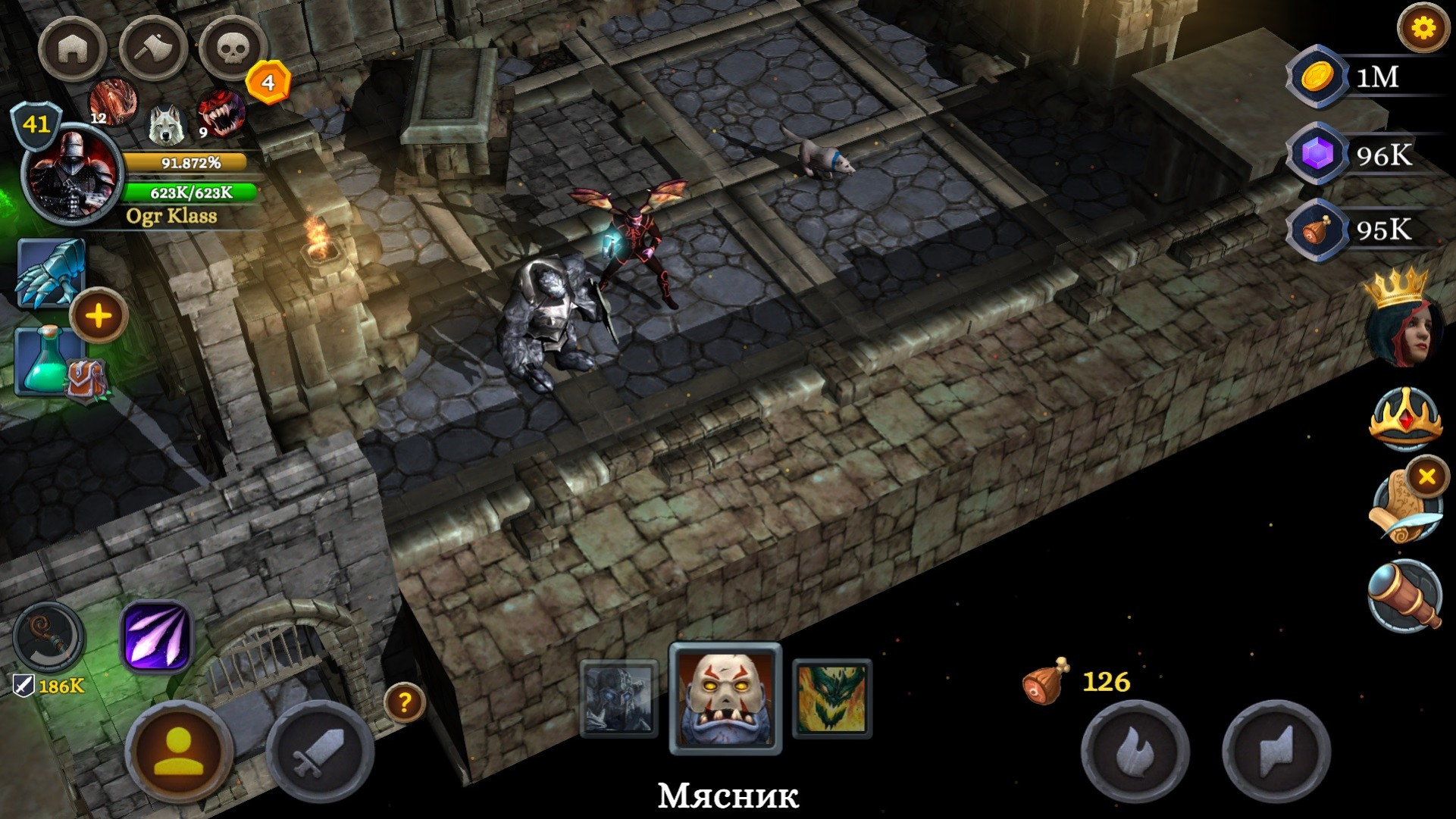
Task: Select the ice claw gauntlet slot
Action: pos(50,273)
